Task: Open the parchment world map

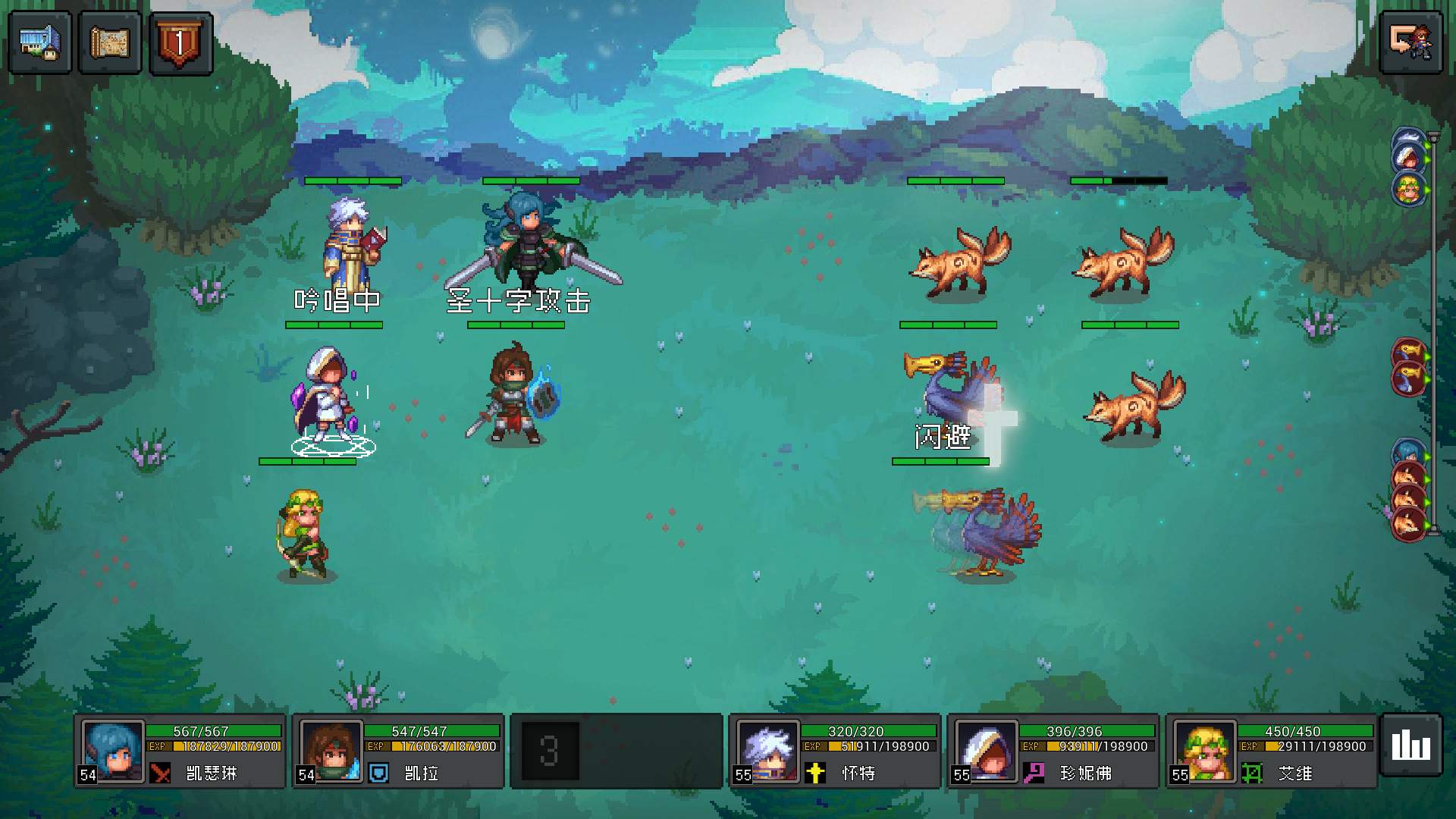Action: tap(110, 42)
